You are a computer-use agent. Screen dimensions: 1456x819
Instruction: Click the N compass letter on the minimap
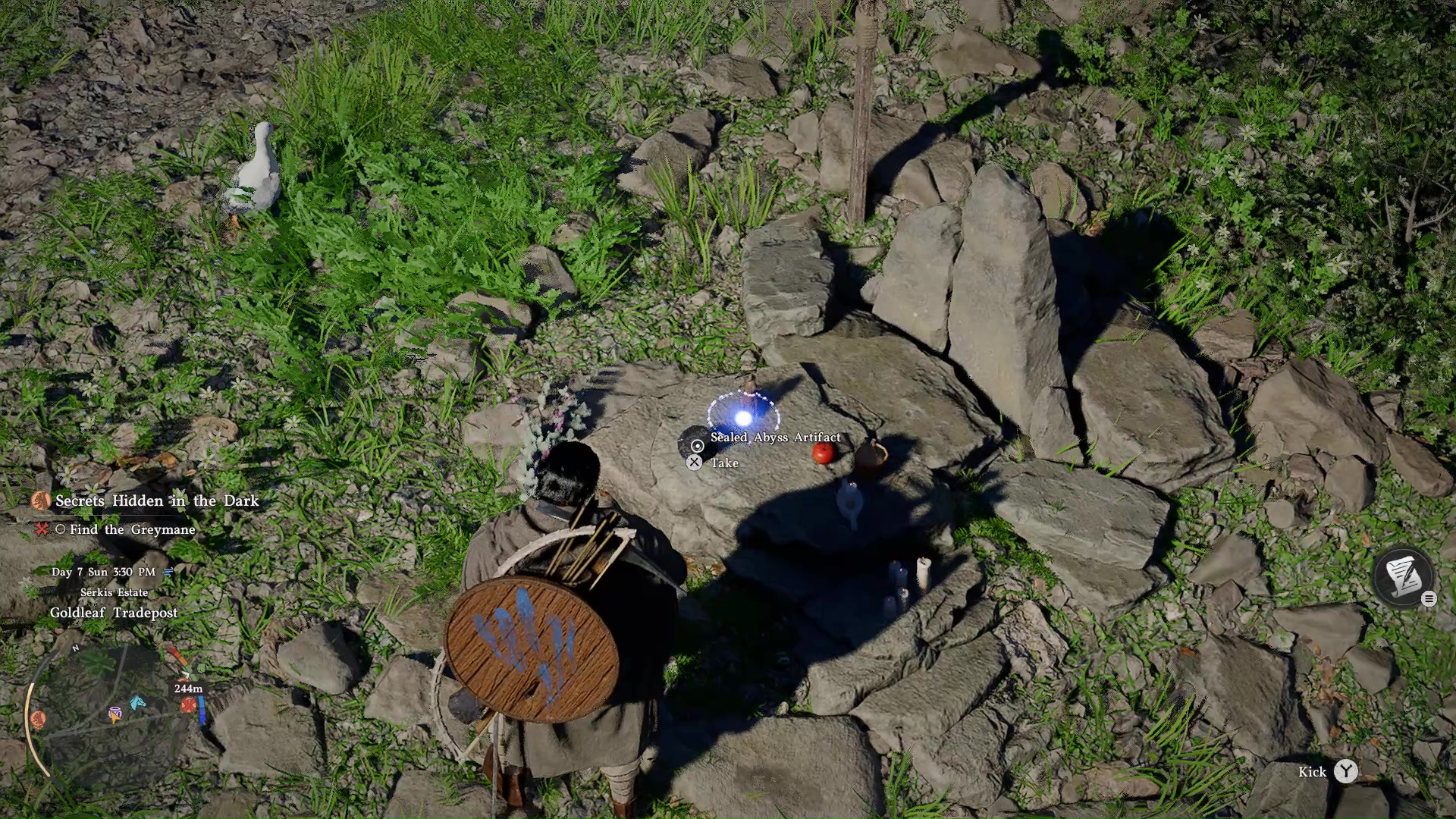tap(75, 648)
